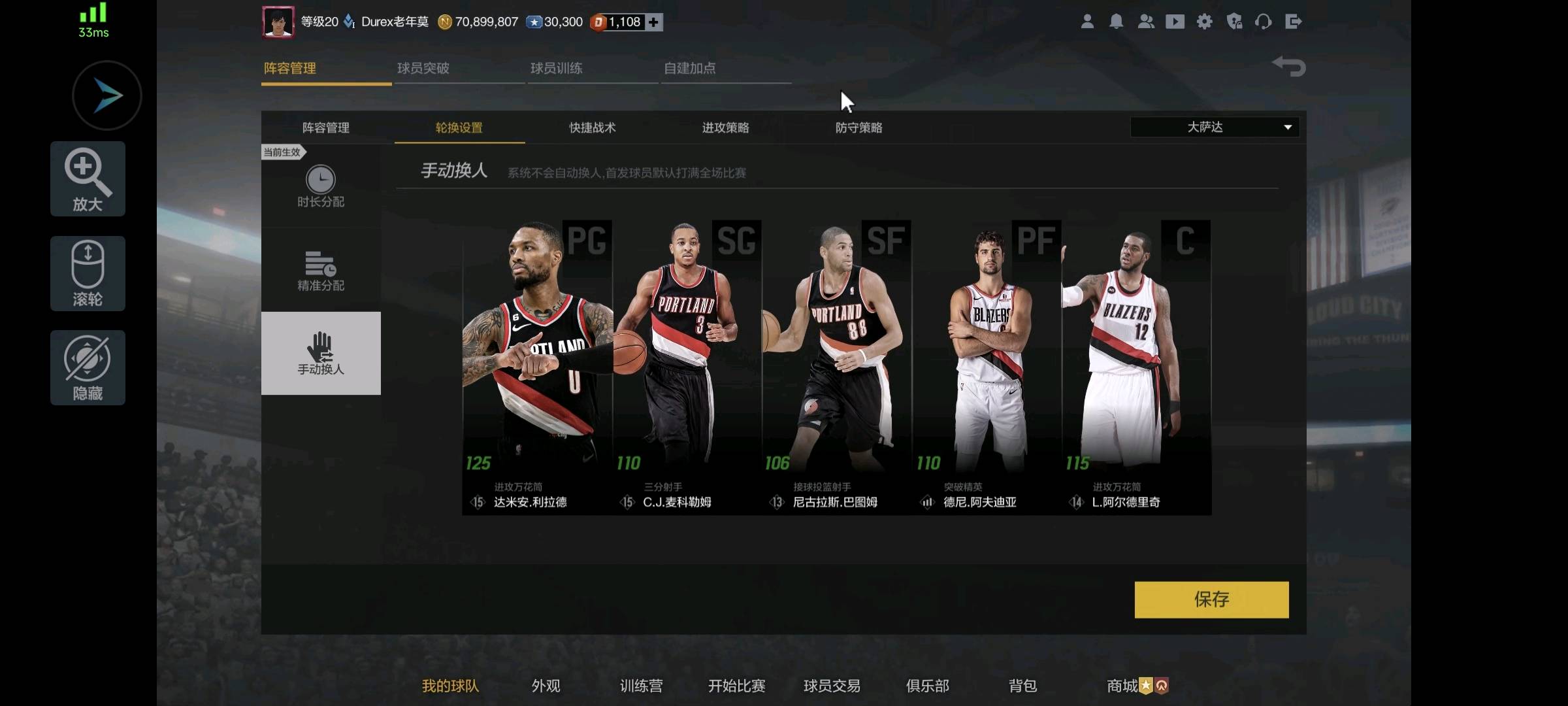Choose the 时长分配 rotation mode
This screenshot has width=1568, height=706.
pyautogui.click(x=321, y=186)
